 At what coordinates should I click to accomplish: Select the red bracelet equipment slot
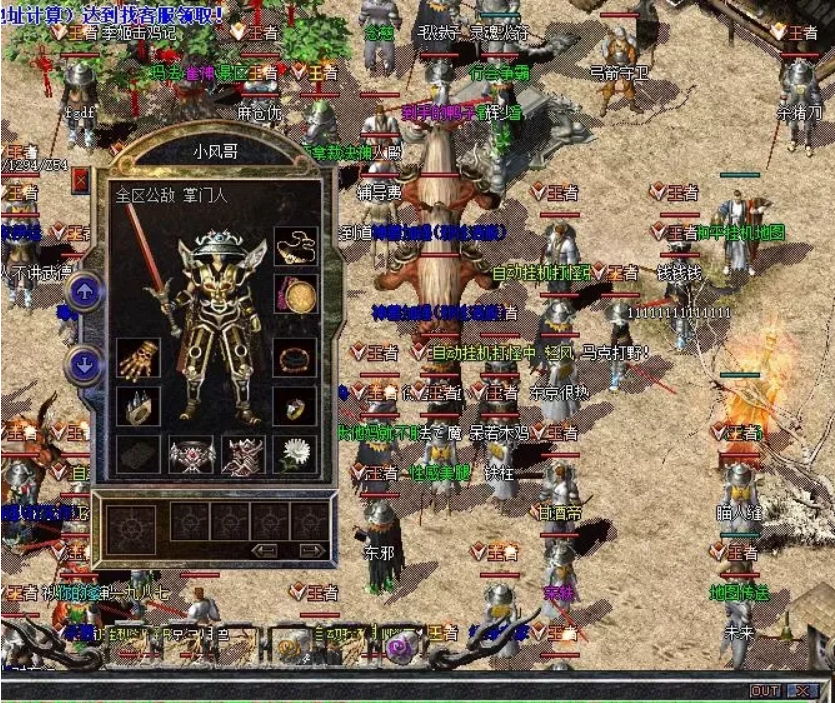click(x=295, y=357)
